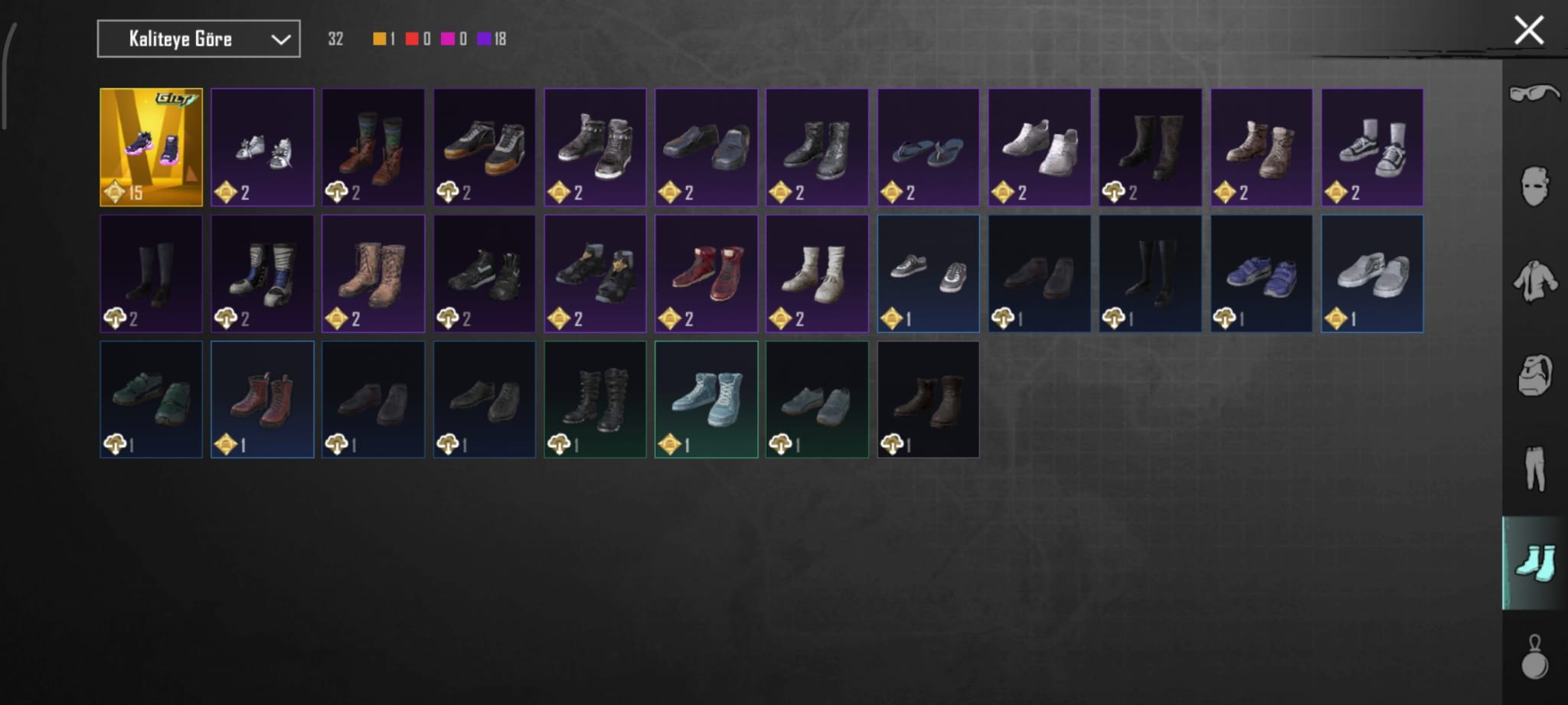Select the light blue high-top sneakers
This screenshot has width=1568, height=705.
[706, 400]
